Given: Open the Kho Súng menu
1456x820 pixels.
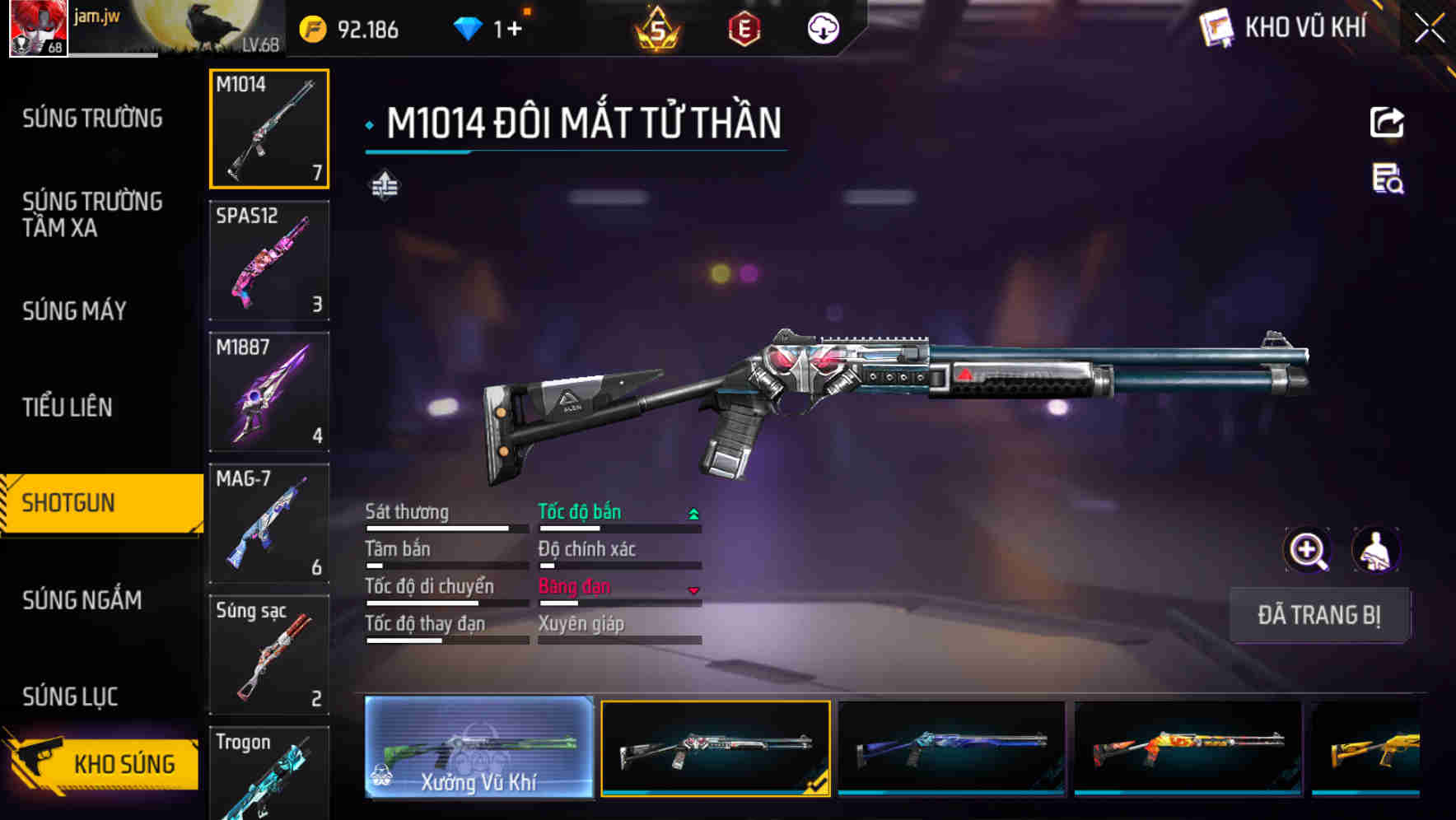Looking at the screenshot, I should 103,763.
